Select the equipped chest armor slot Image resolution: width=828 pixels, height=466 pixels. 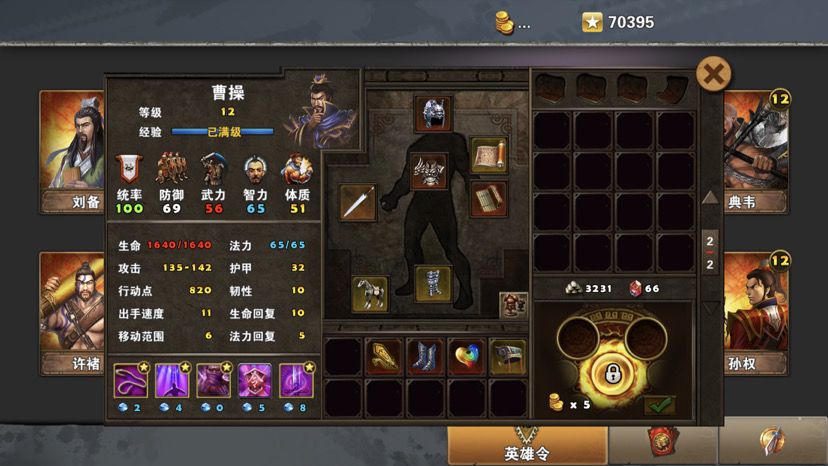coord(433,170)
